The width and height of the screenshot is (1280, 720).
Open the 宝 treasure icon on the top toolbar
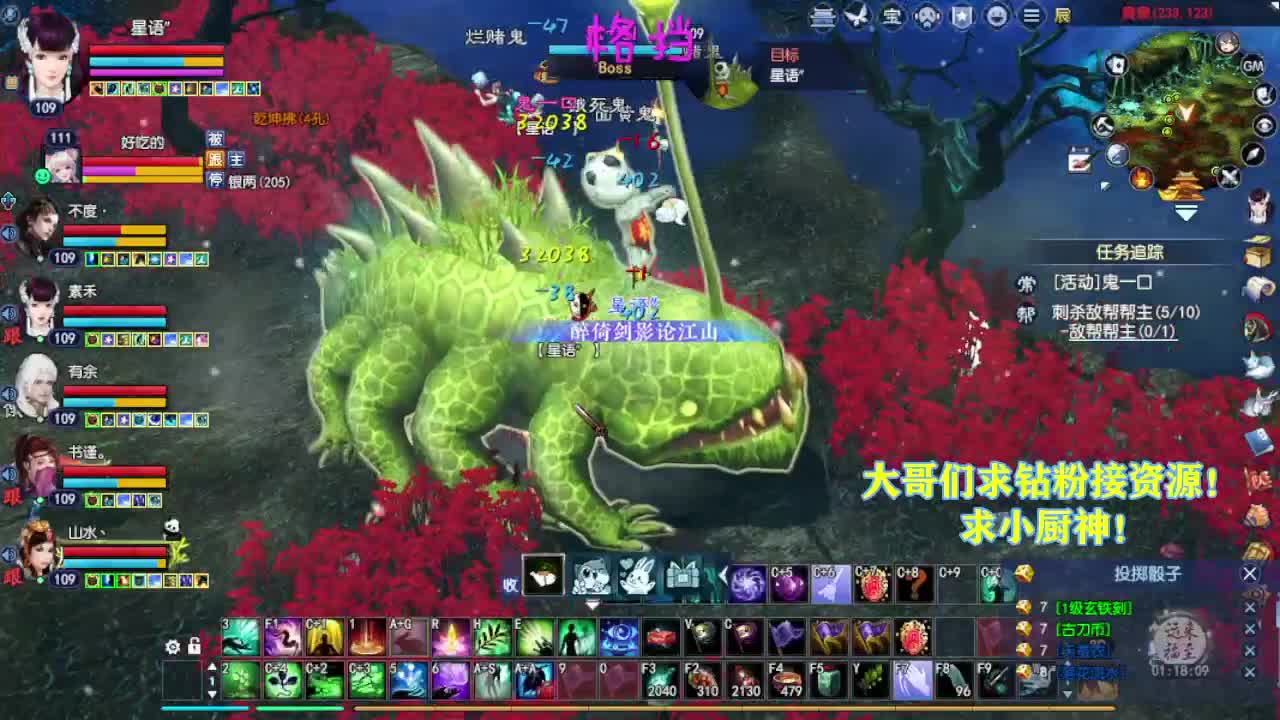(892, 16)
